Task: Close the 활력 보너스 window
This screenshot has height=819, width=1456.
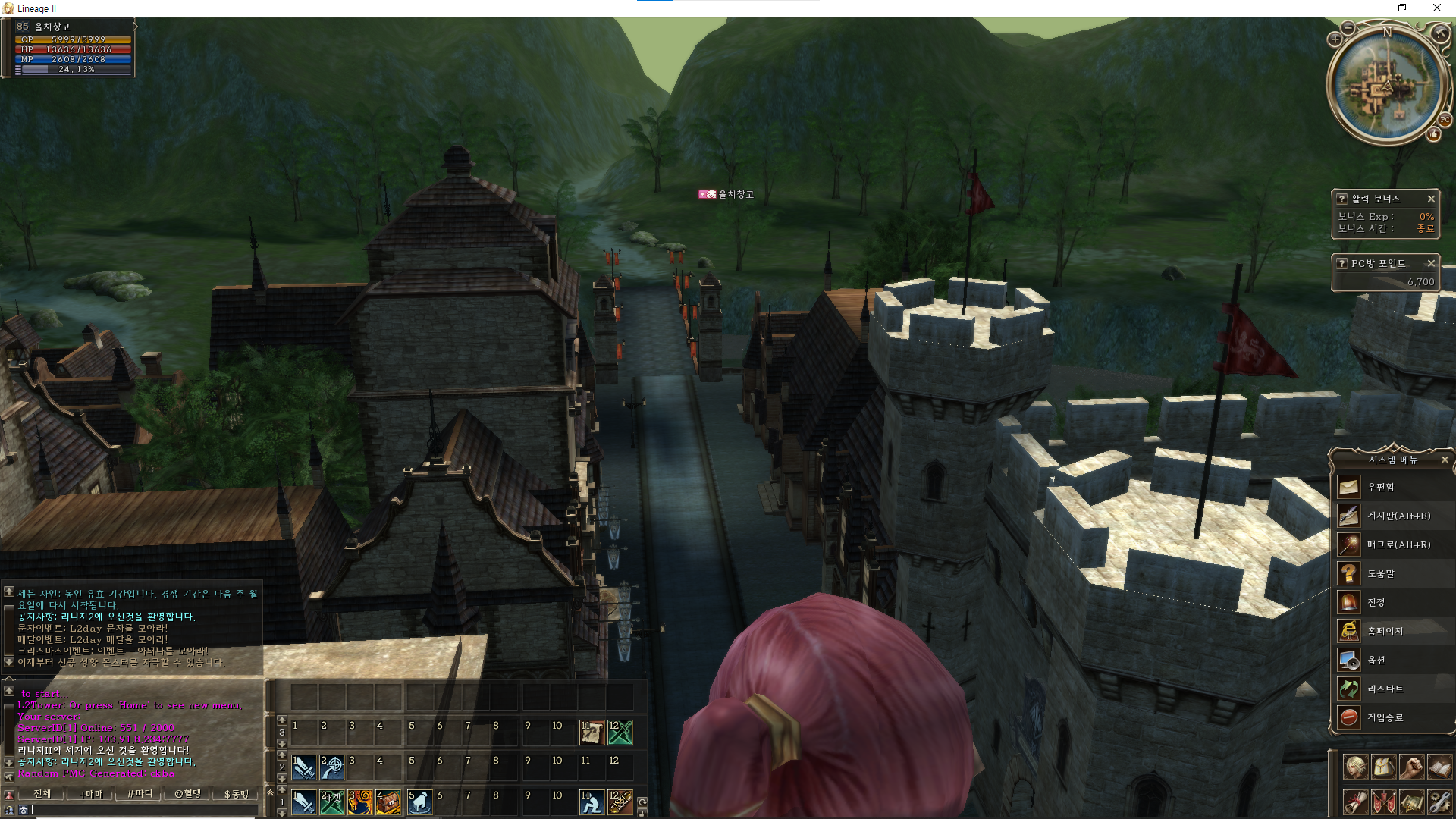Action: point(1431,199)
